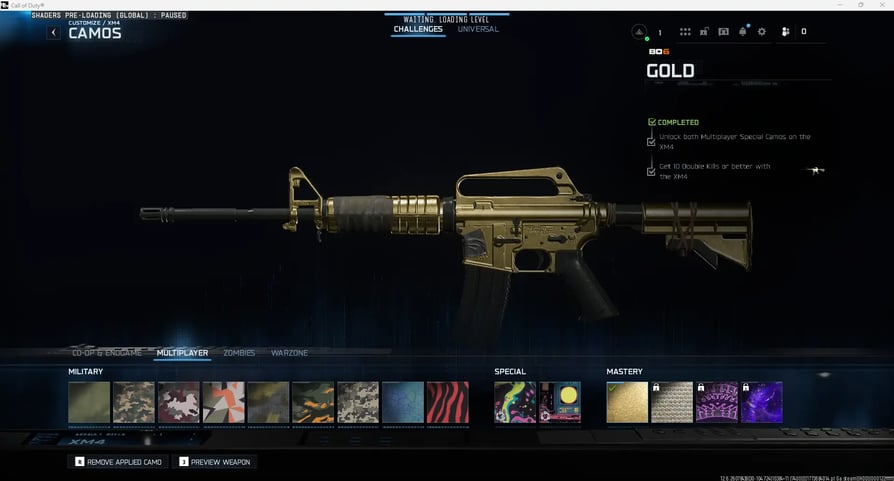The height and width of the screenshot is (481, 894).
Task: Select the locked Diamond mastery camo
Action: pyautogui.click(x=672, y=402)
